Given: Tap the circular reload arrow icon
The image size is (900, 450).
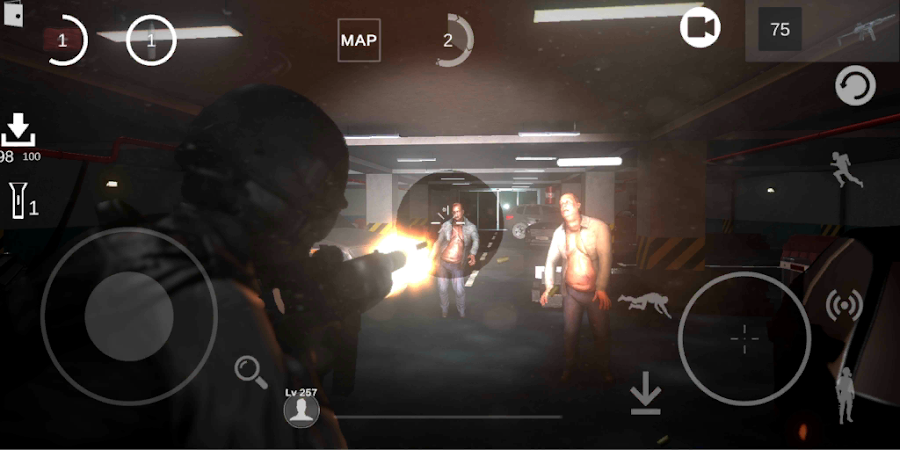Looking at the screenshot, I should [855, 87].
